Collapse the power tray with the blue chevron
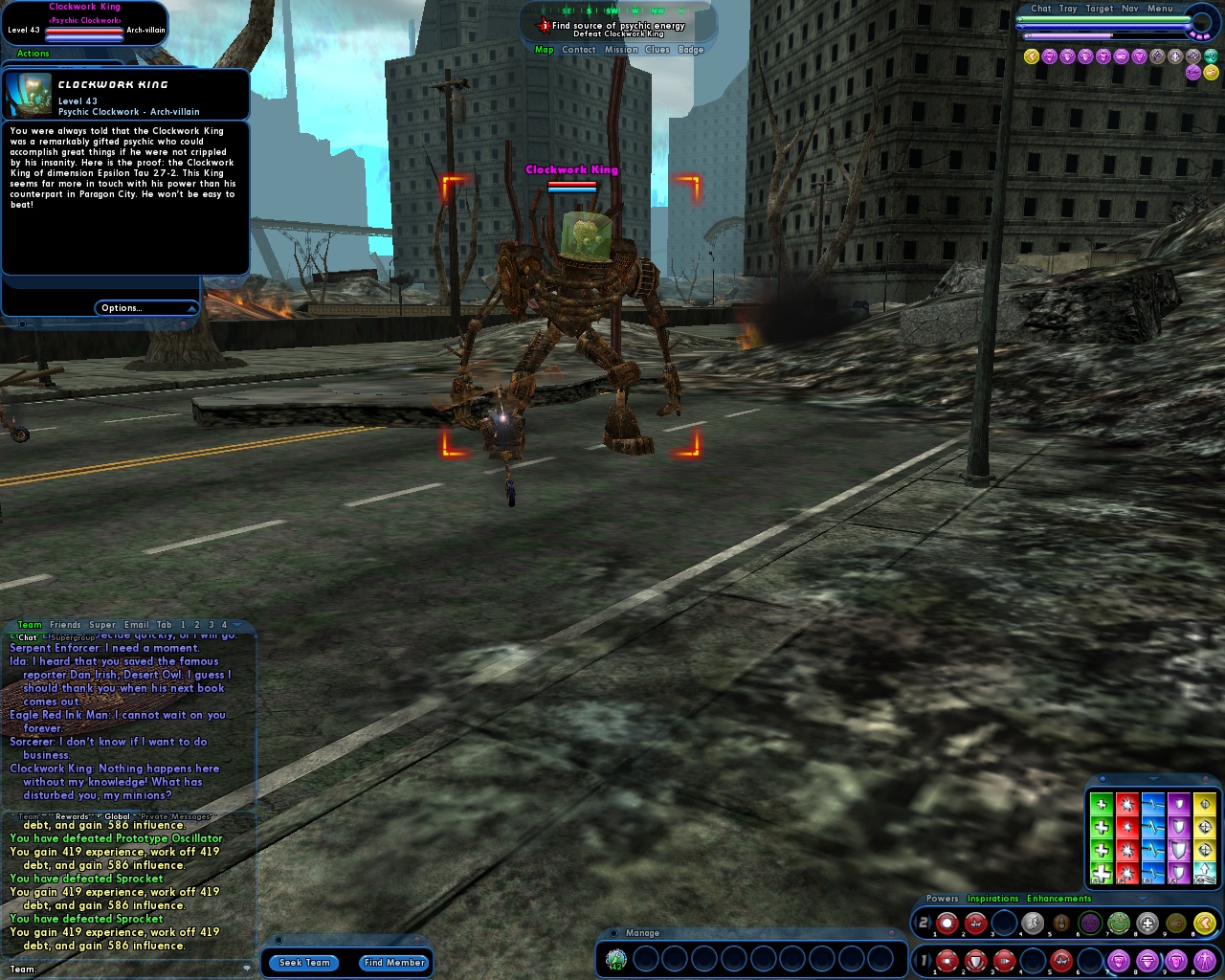This screenshot has width=1225, height=980. point(1143,899)
